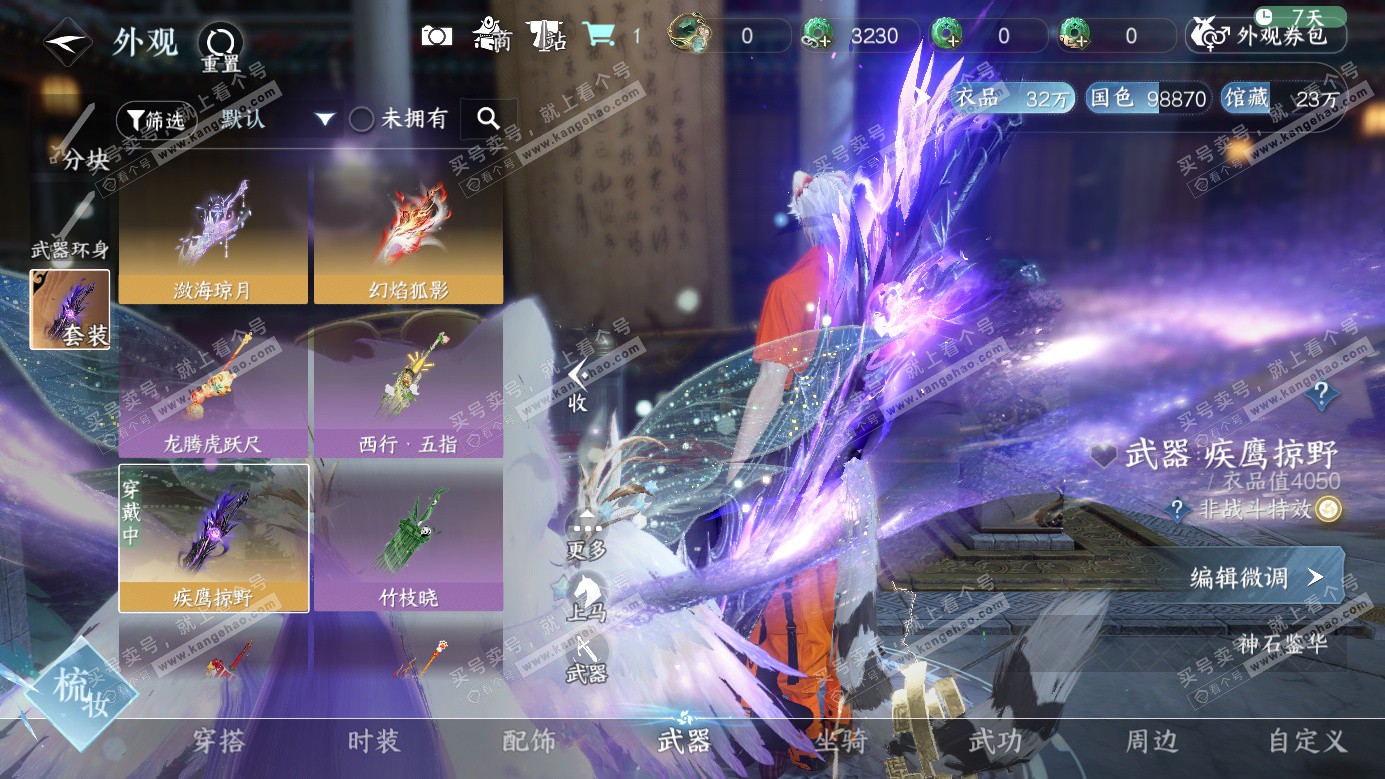Viewport: 1385px width, 779px height.
Task: Open the 自定义 custom tab
Action: [x=1307, y=741]
